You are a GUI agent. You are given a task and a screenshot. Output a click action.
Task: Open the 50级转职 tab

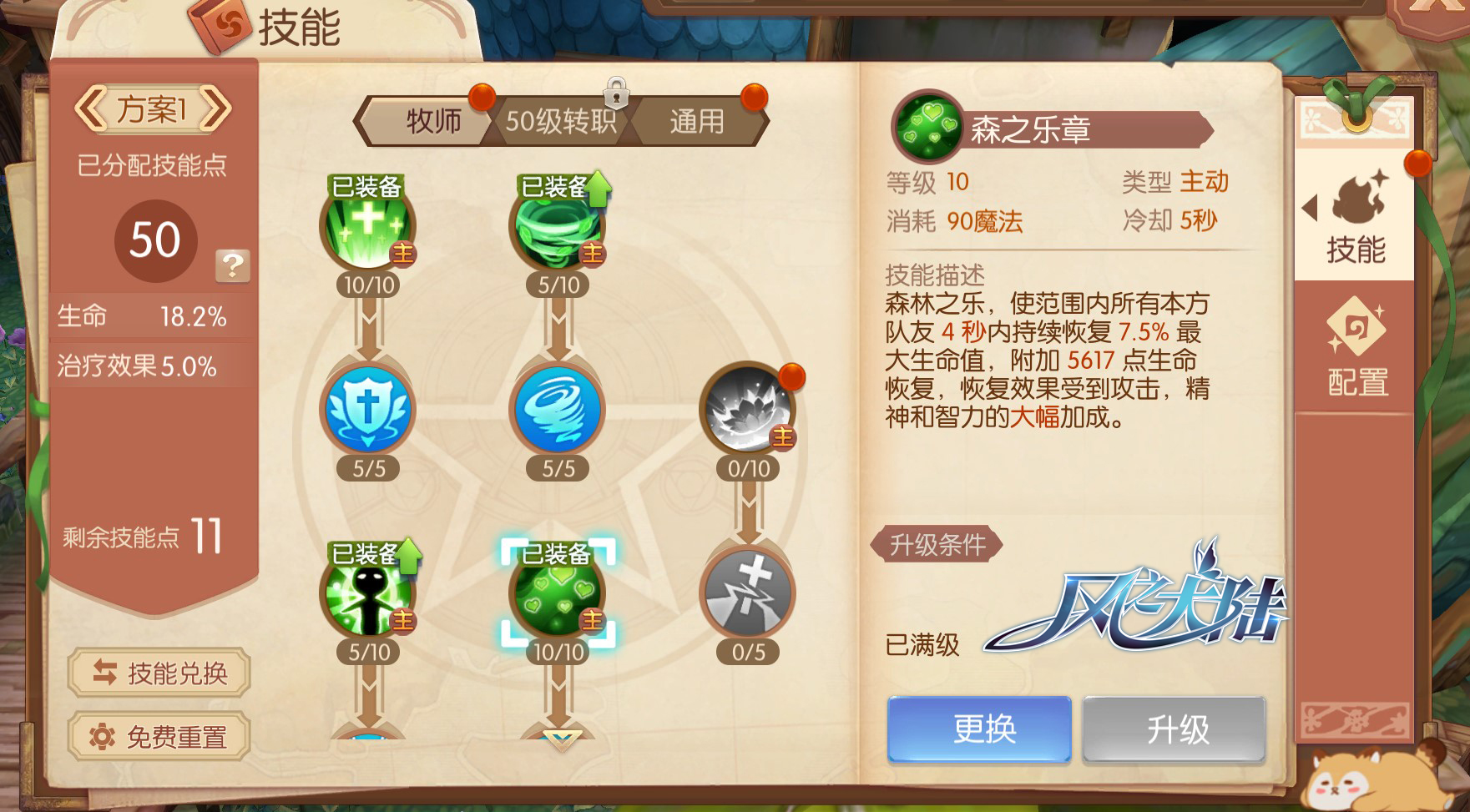click(563, 120)
